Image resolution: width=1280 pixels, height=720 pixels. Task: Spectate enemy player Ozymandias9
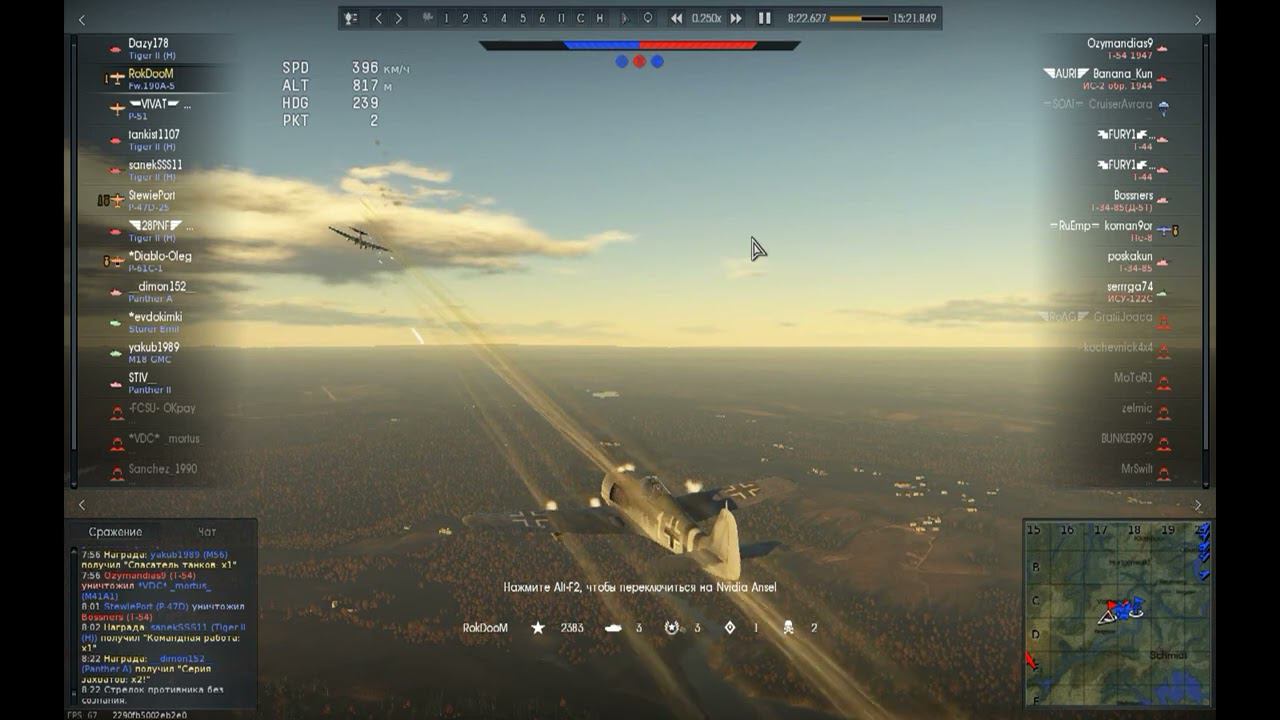tap(1119, 44)
